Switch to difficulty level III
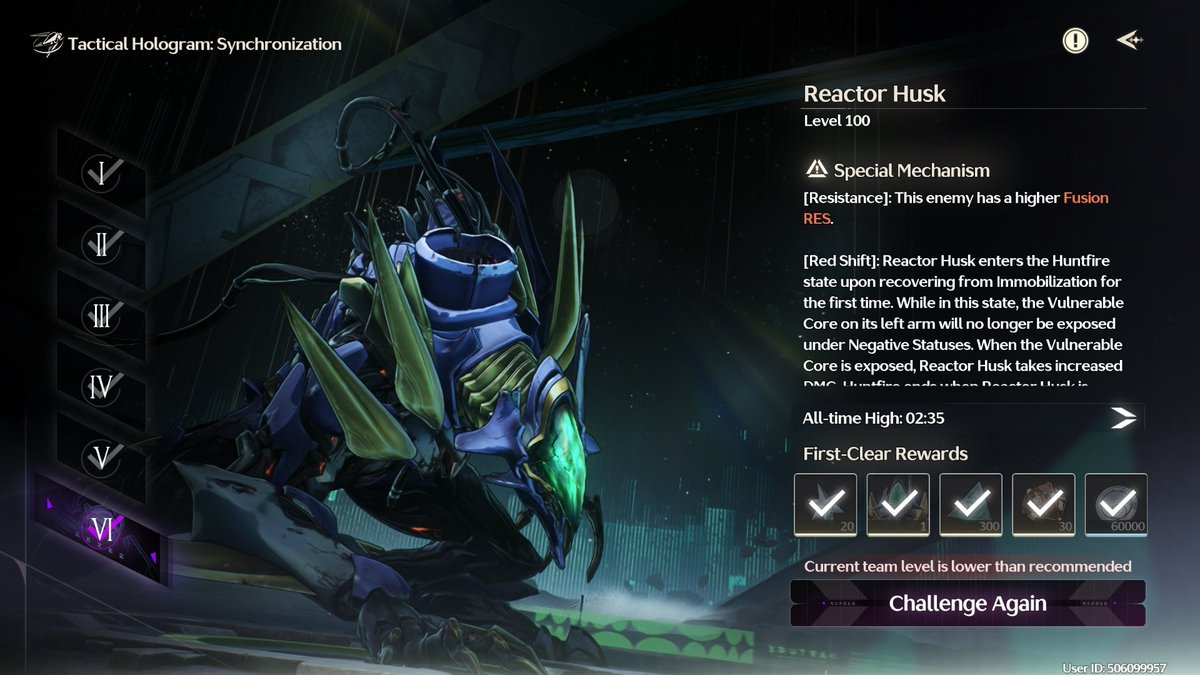This screenshot has height=675, width=1200. [x=102, y=316]
